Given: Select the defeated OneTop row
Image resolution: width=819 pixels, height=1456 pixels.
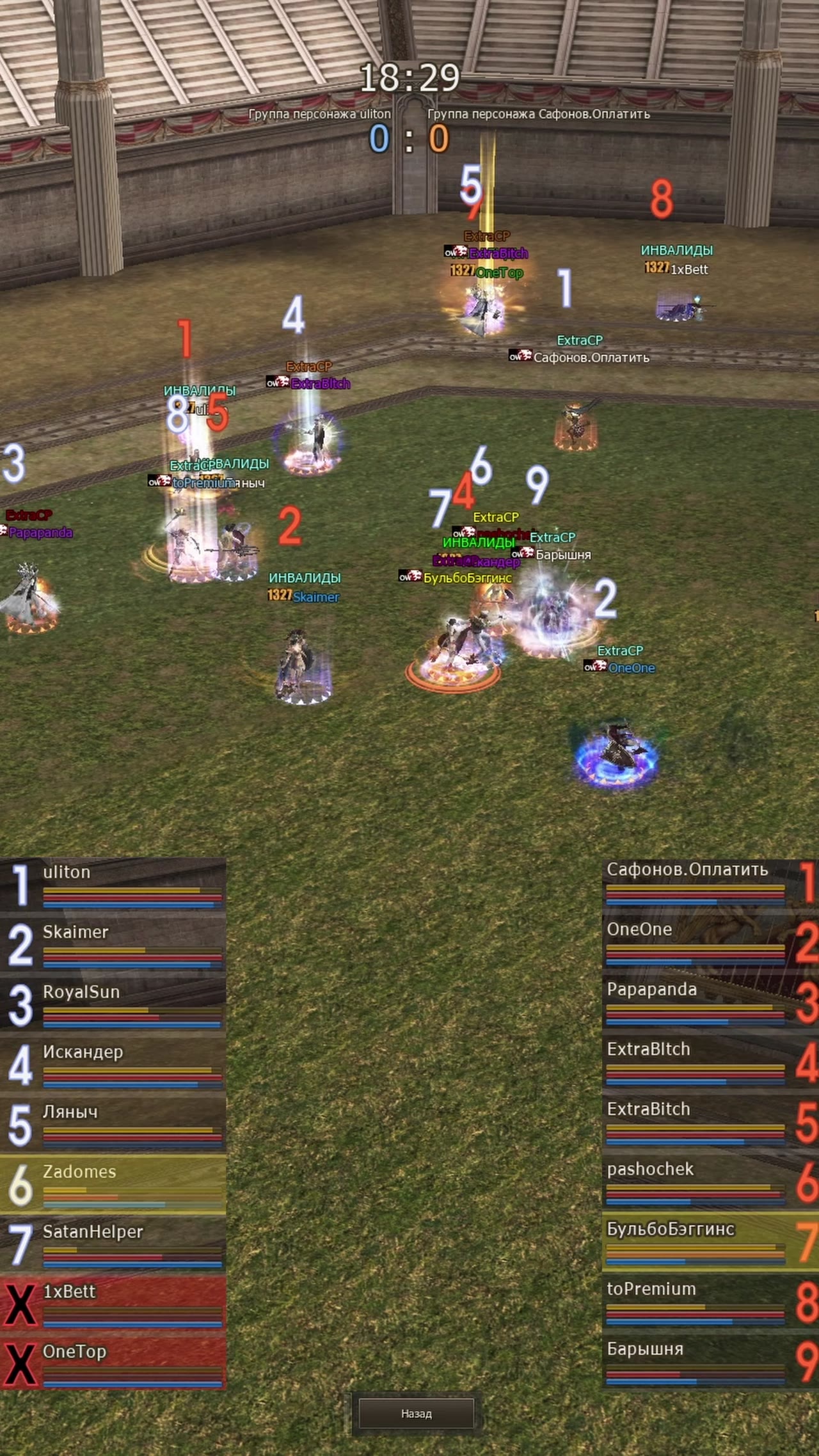Looking at the screenshot, I should click(113, 1365).
